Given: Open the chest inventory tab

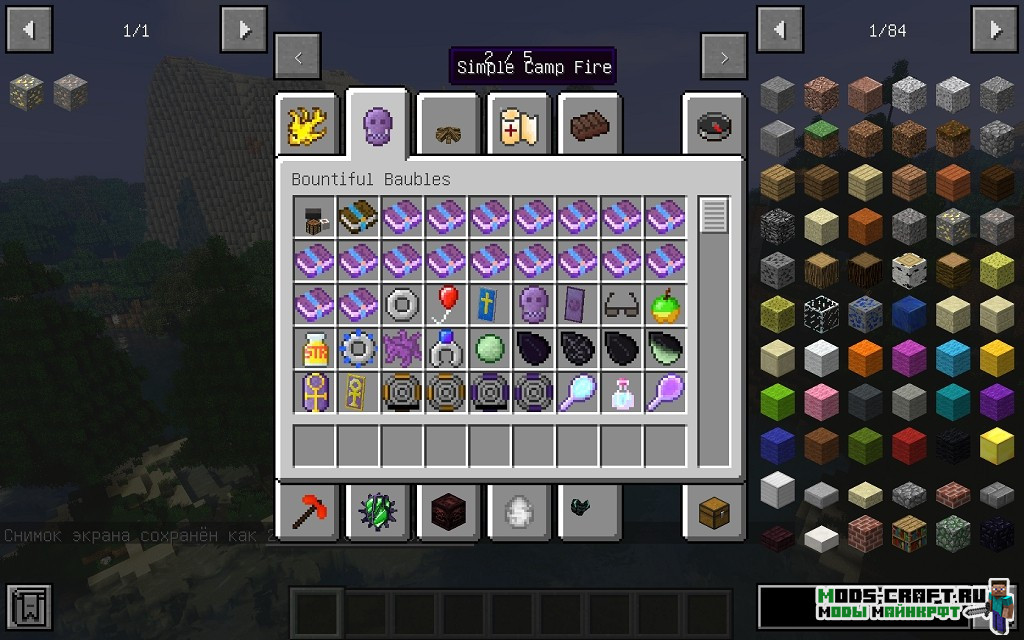Looking at the screenshot, I should pos(714,512).
